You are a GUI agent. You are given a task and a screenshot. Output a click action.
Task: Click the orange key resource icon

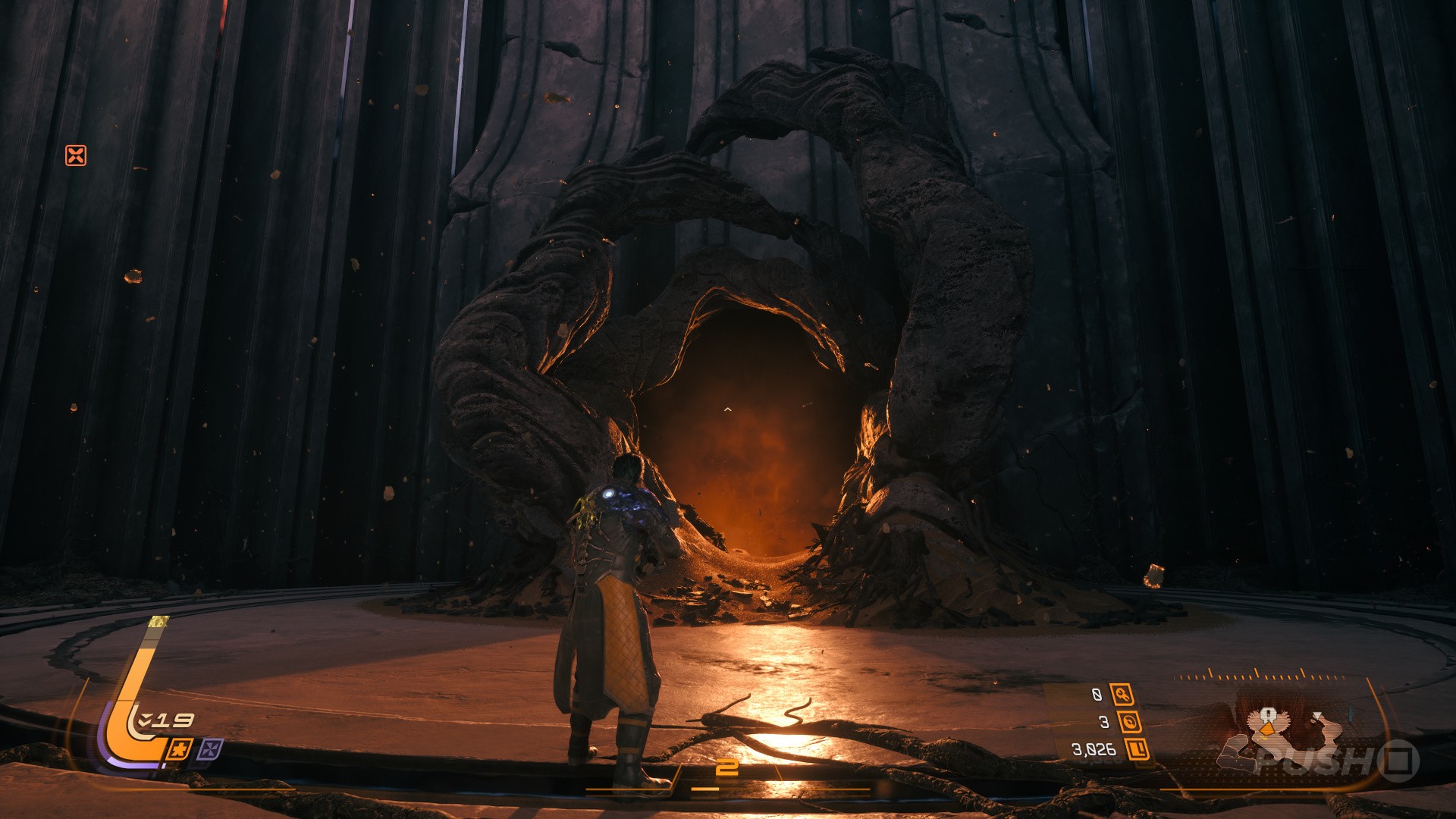tap(1122, 694)
